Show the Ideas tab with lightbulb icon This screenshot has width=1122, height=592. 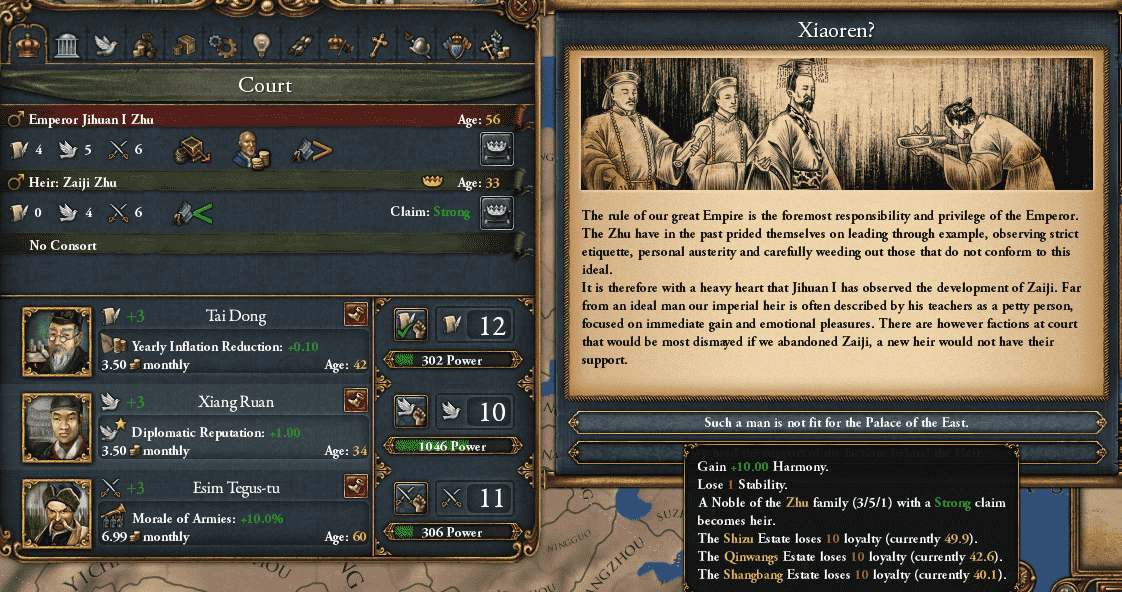(x=260, y=45)
